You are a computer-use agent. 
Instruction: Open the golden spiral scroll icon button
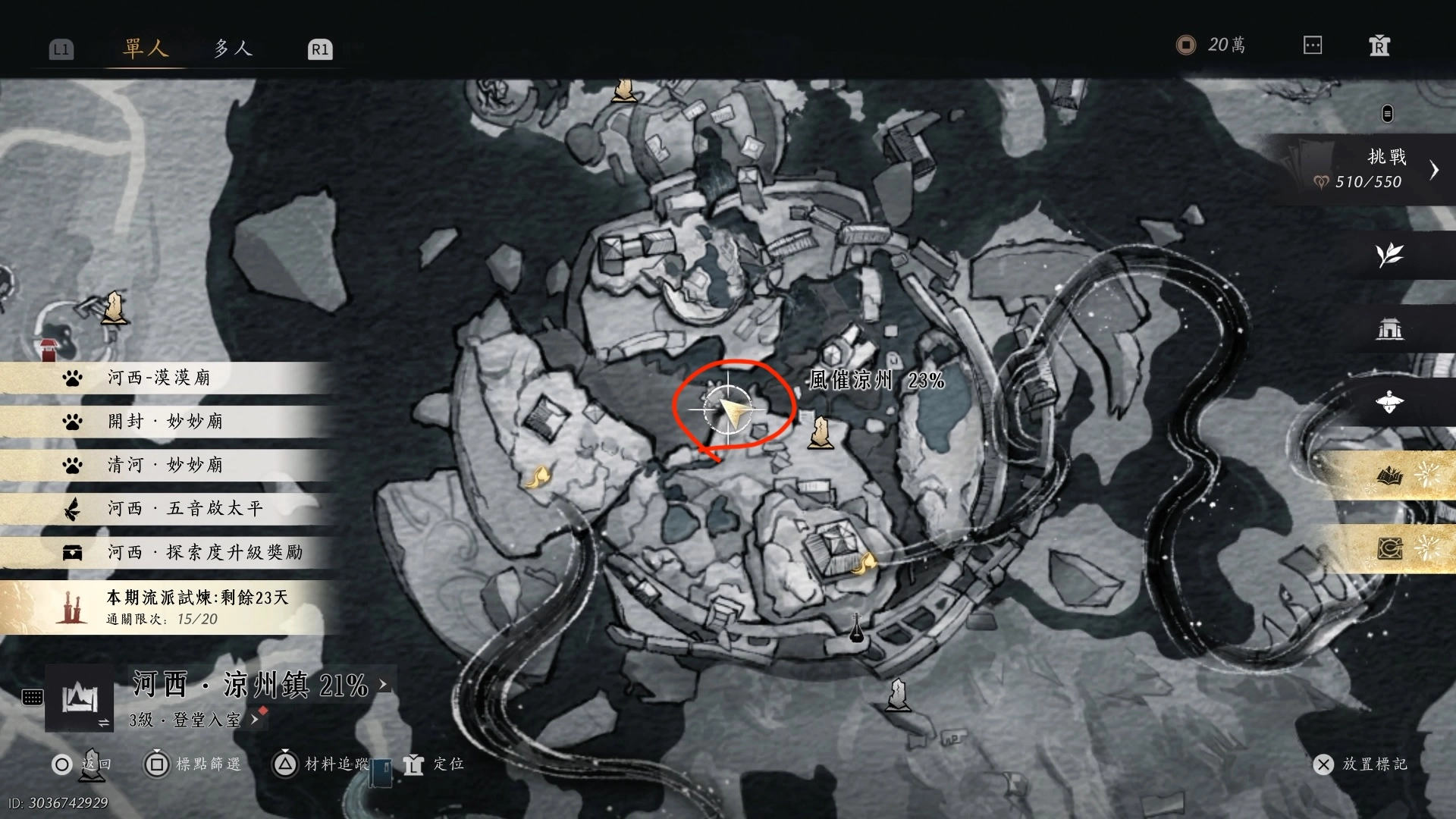click(1389, 548)
